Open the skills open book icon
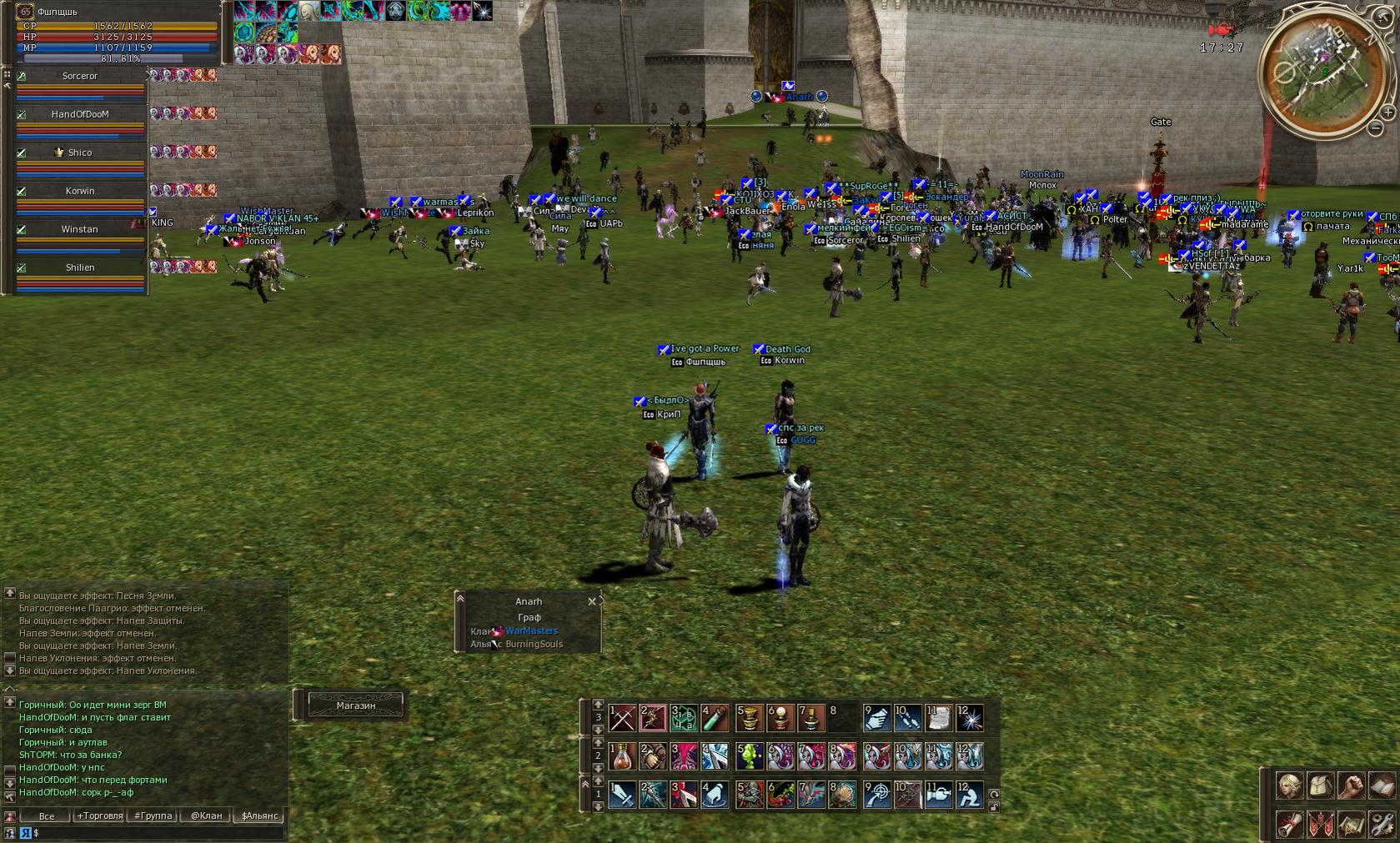This screenshot has height=843, width=1400. (x=1381, y=785)
